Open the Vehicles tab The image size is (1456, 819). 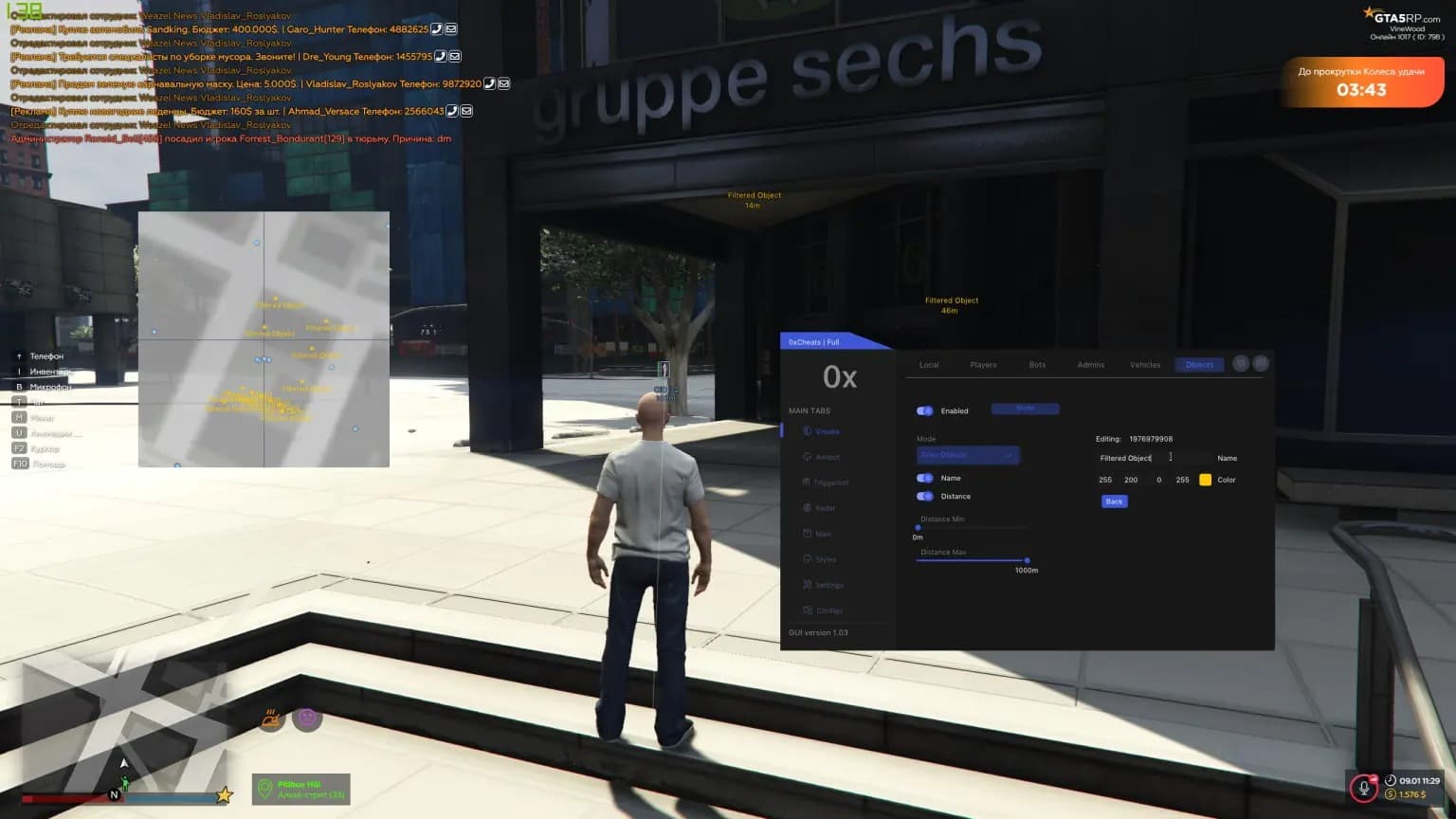click(1145, 365)
